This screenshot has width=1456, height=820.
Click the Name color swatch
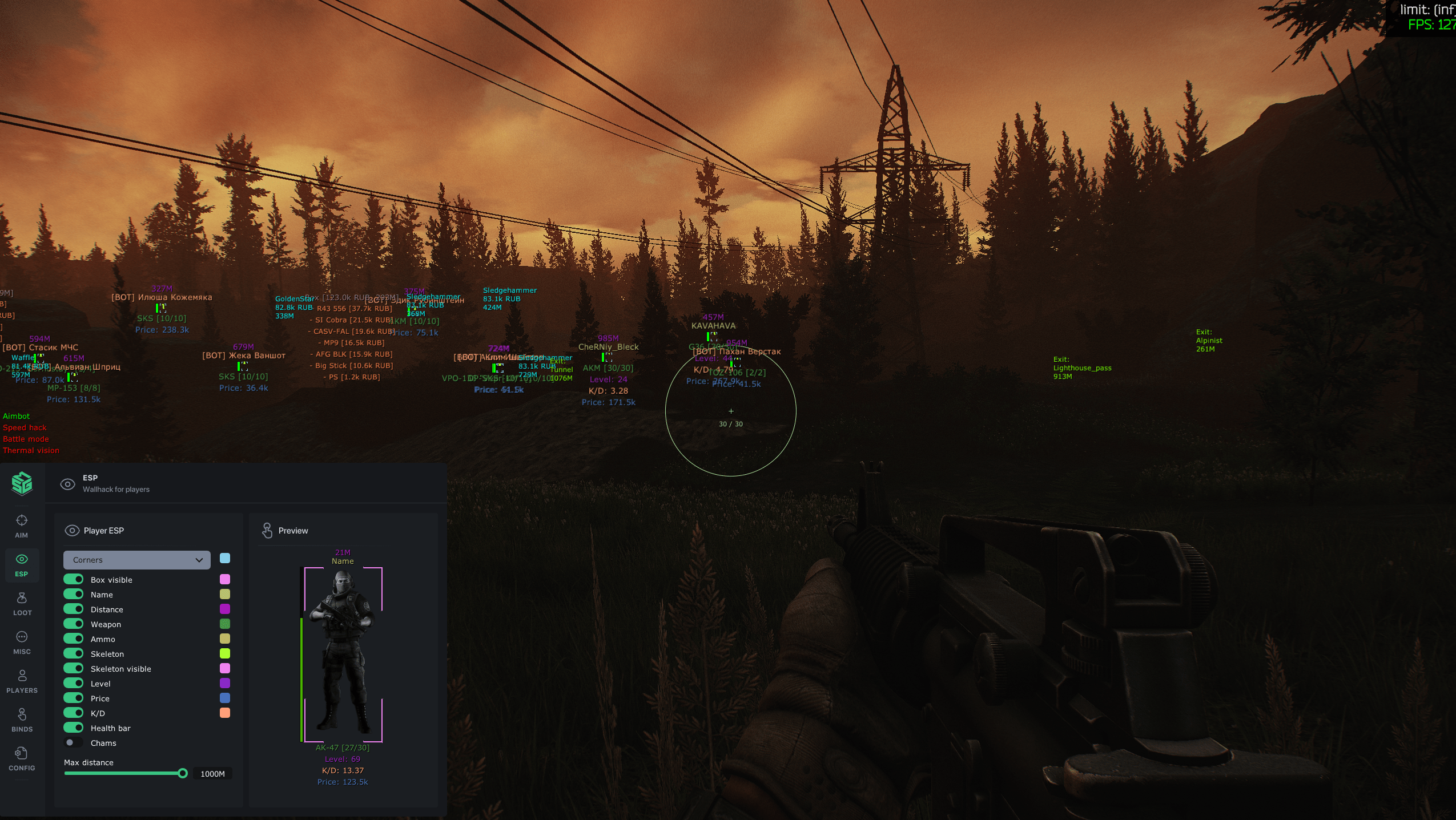224,594
